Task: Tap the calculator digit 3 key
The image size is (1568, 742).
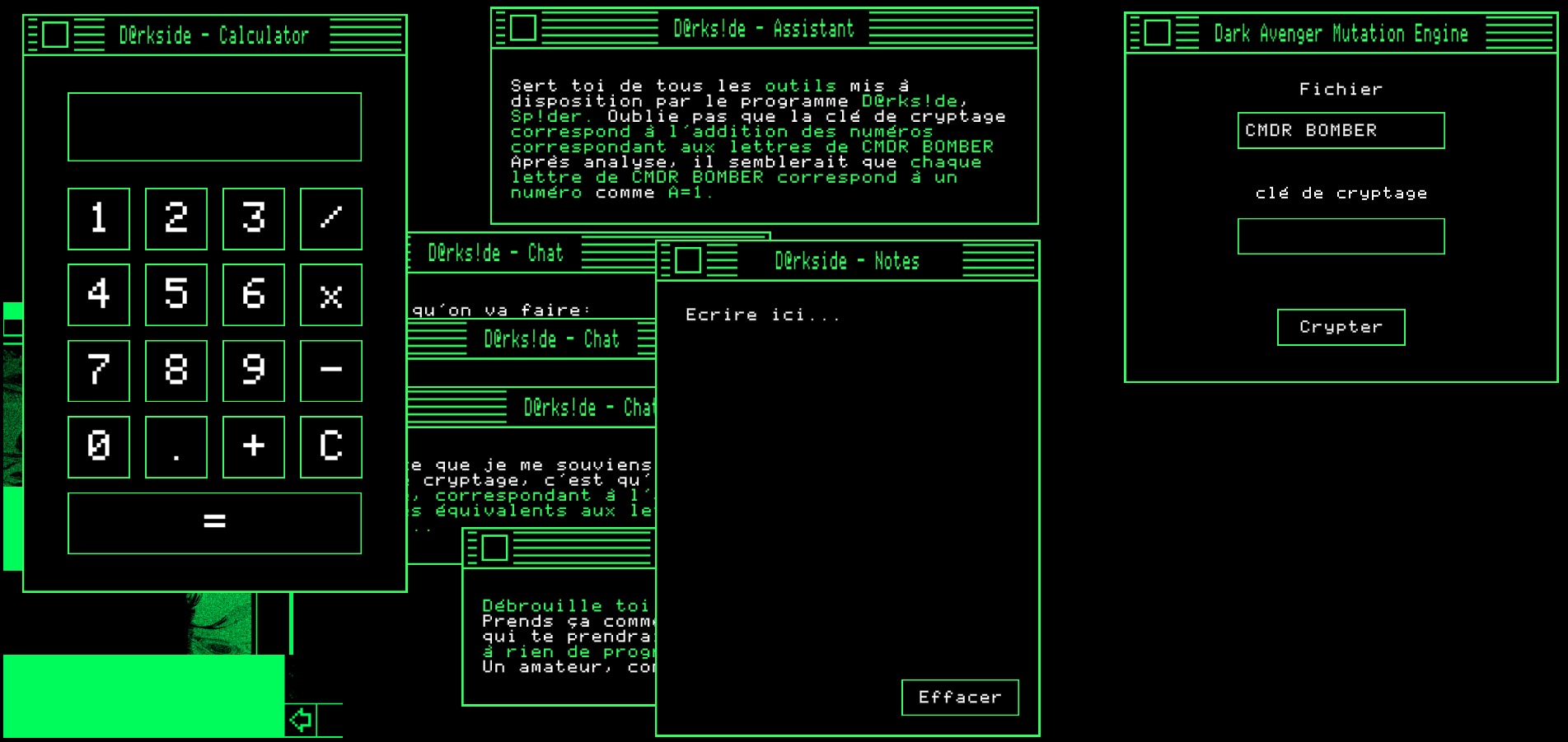Action: (254, 218)
